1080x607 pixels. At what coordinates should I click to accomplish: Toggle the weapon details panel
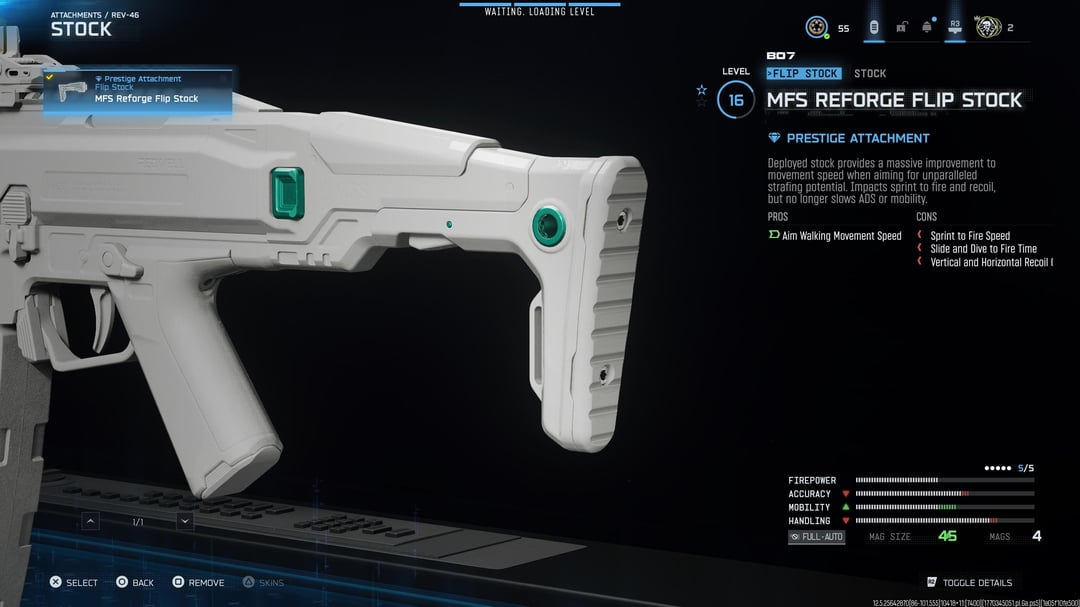tap(969, 582)
